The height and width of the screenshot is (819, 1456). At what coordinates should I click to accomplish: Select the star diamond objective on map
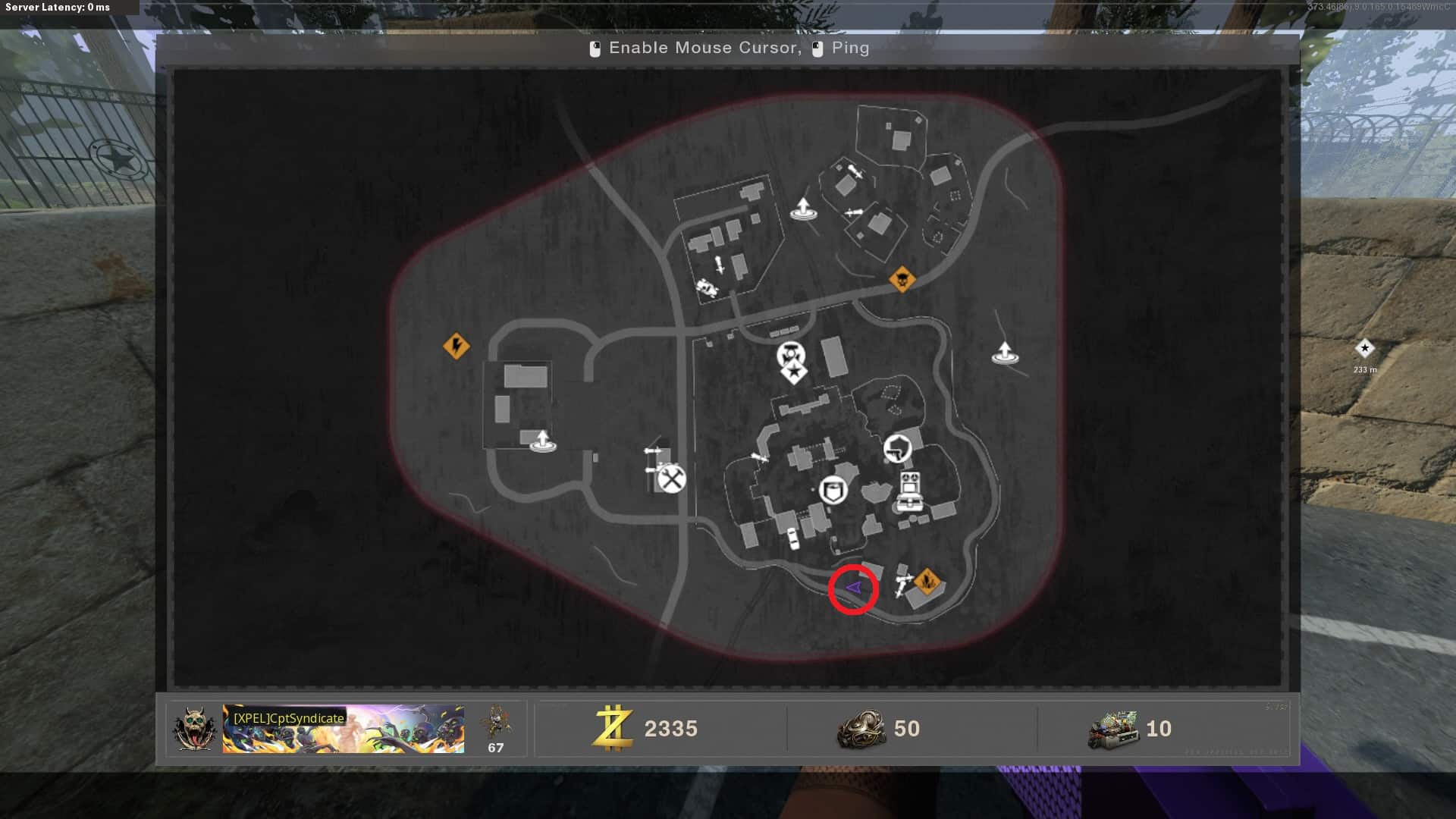(x=793, y=372)
